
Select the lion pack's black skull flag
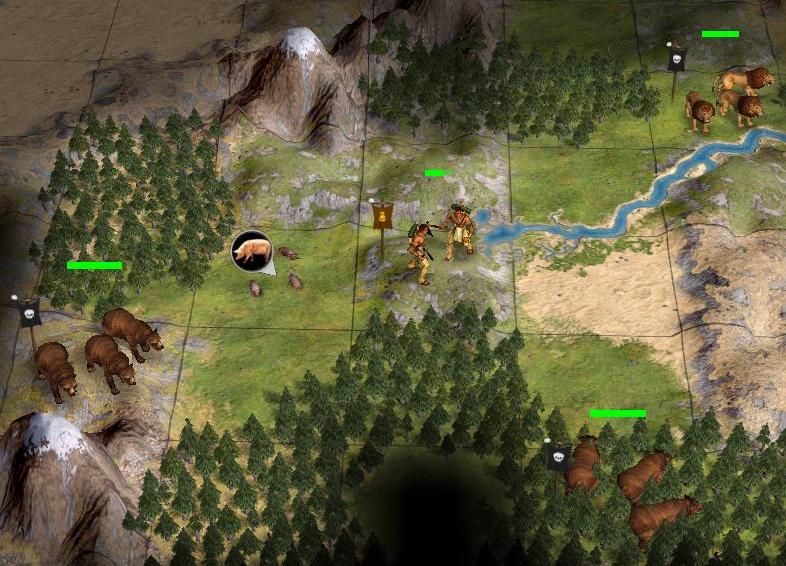675,60
